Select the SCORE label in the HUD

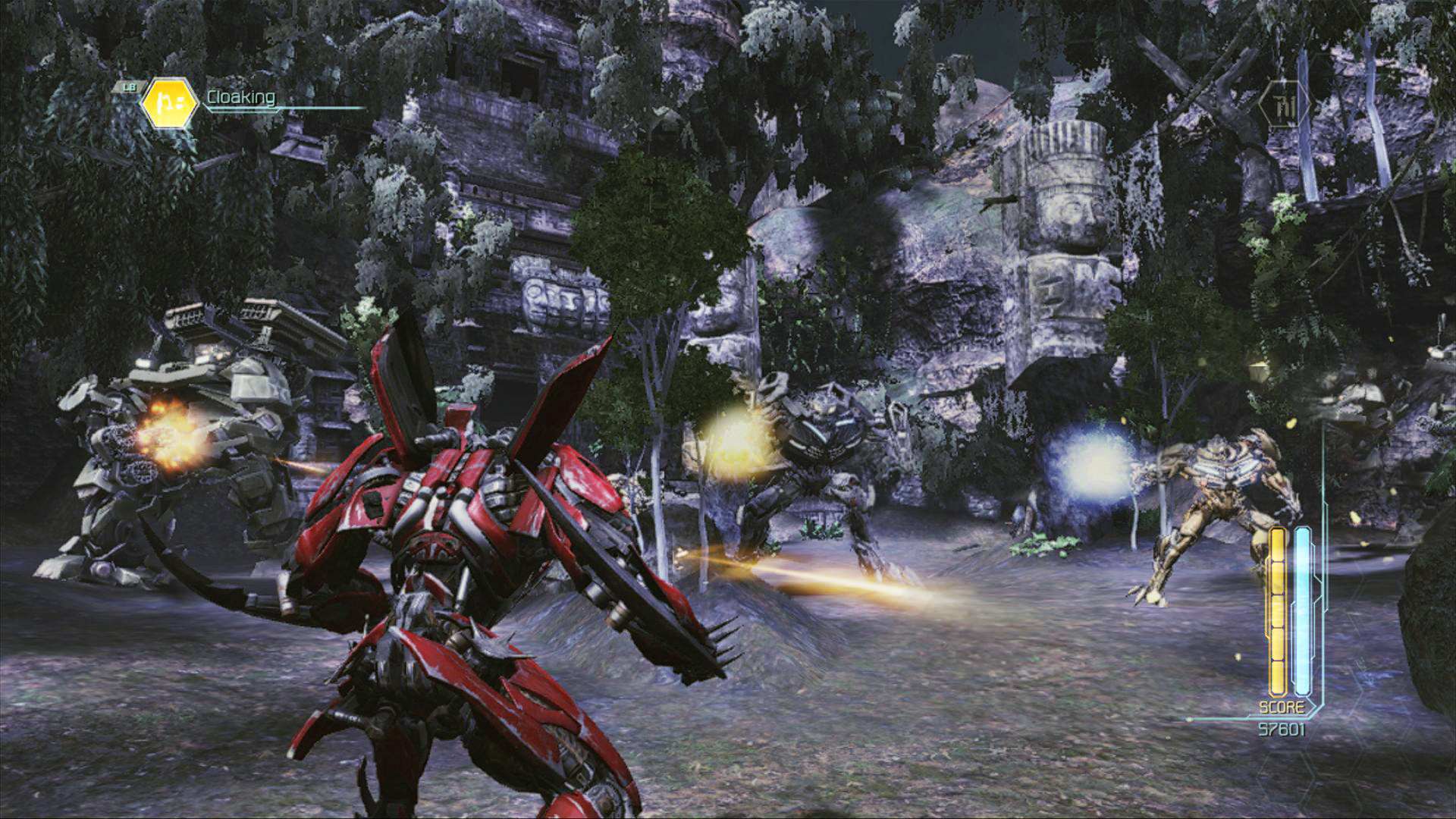tap(1282, 706)
